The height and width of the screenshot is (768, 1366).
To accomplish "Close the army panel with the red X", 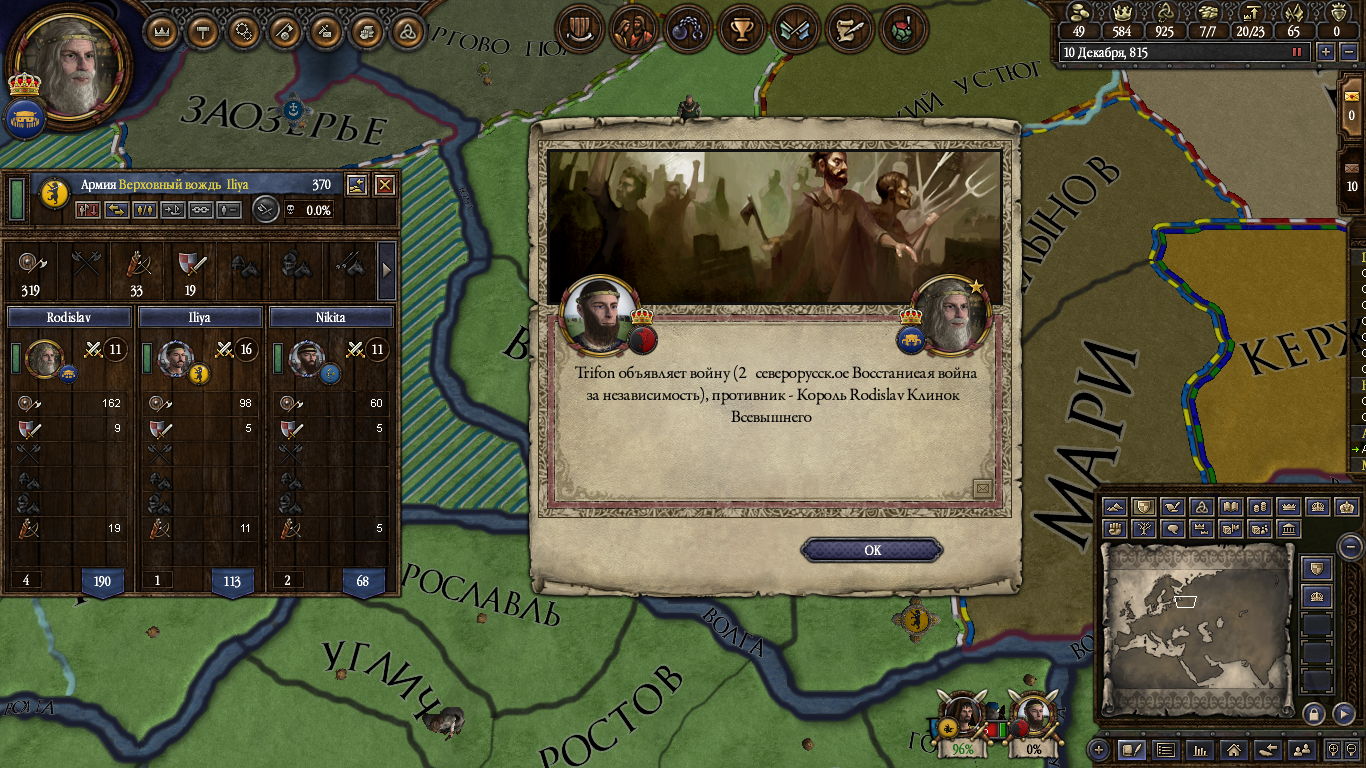I will coord(384,185).
